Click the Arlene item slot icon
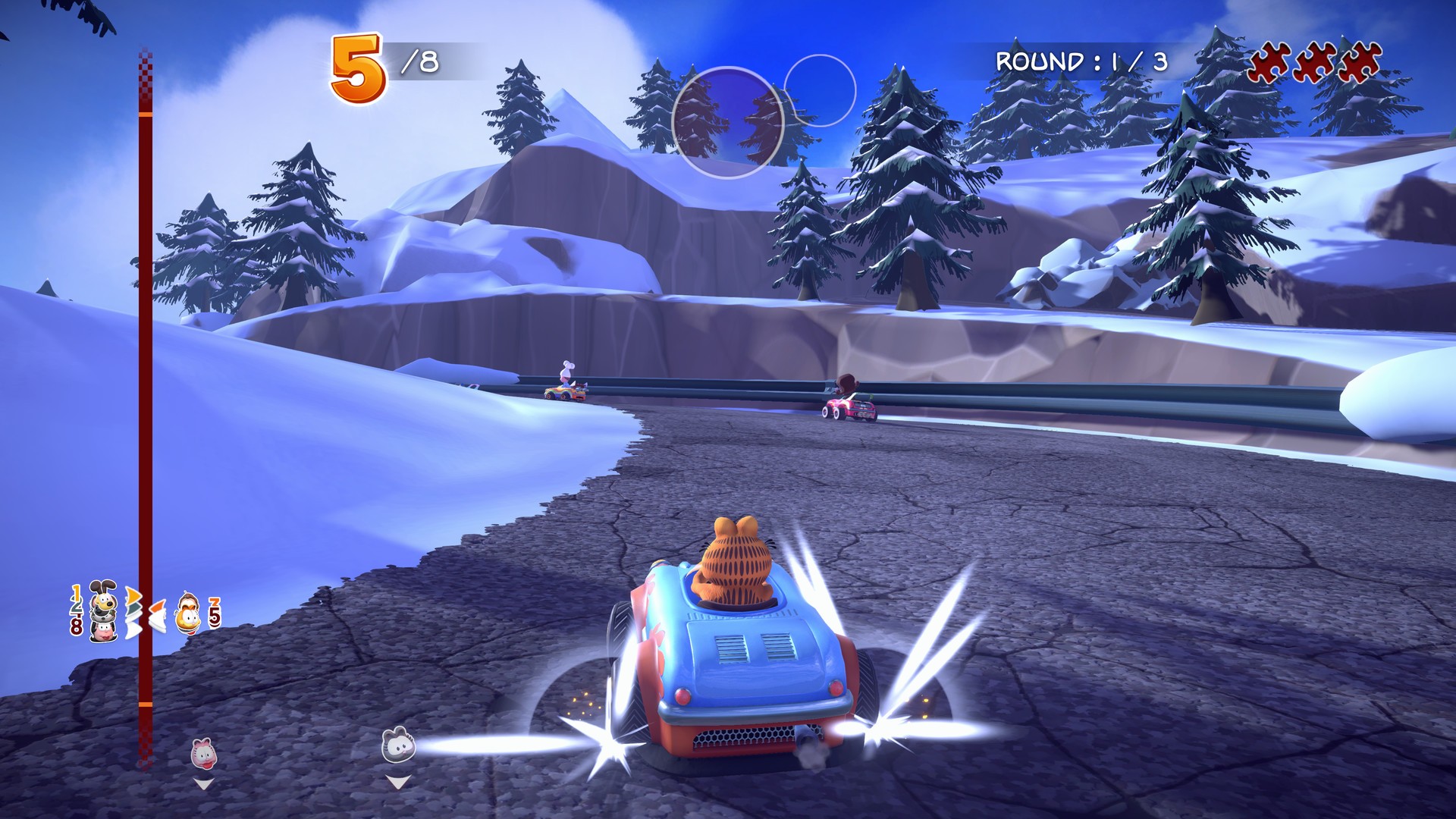The height and width of the screenshot is (819, 1456). click(x=203, y=752)
